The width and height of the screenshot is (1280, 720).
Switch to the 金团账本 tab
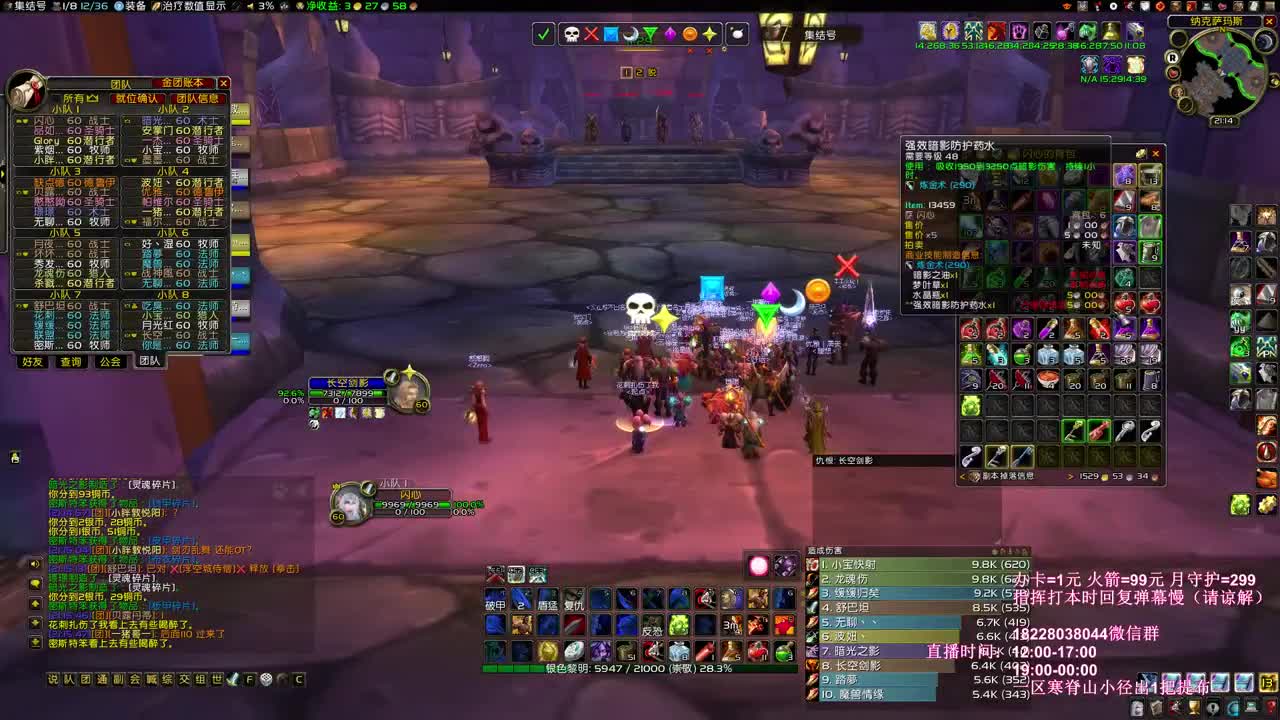(x=183, y=83)
